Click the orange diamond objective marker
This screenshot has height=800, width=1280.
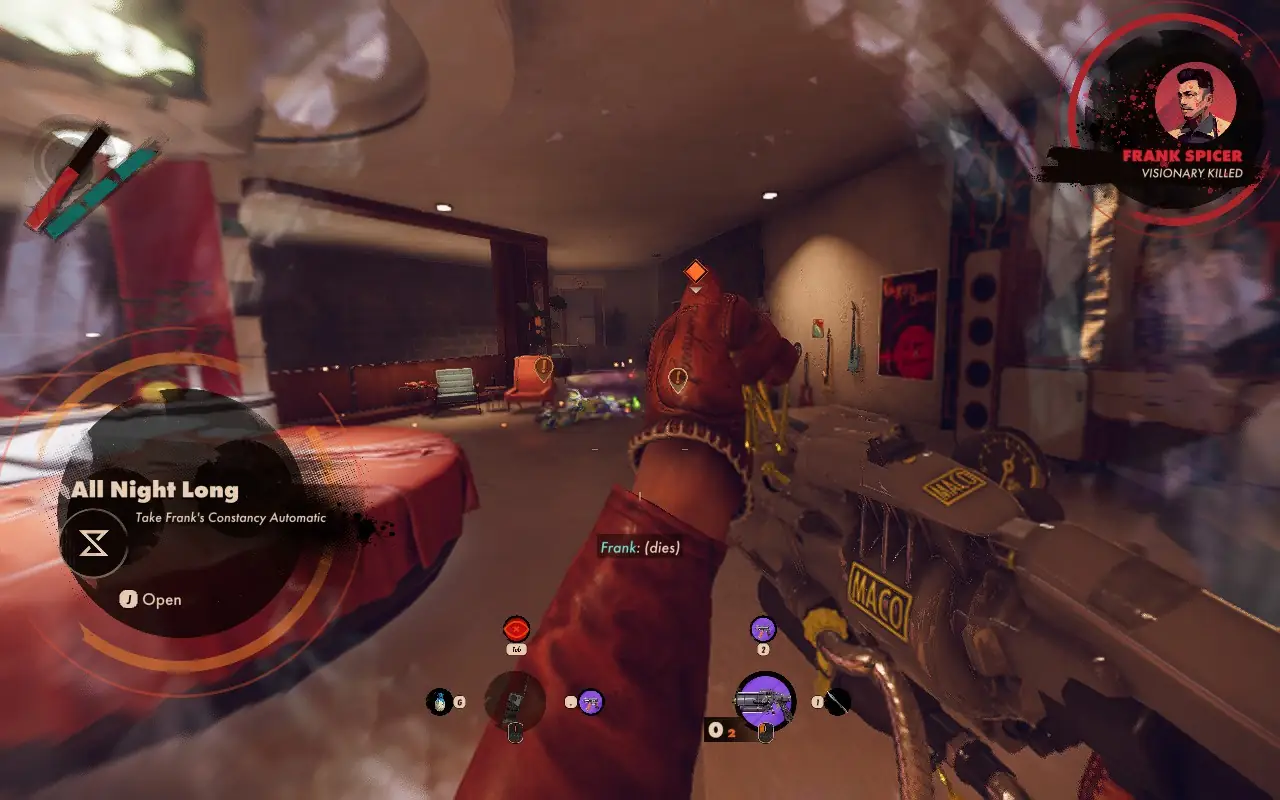tap(695, 271)
